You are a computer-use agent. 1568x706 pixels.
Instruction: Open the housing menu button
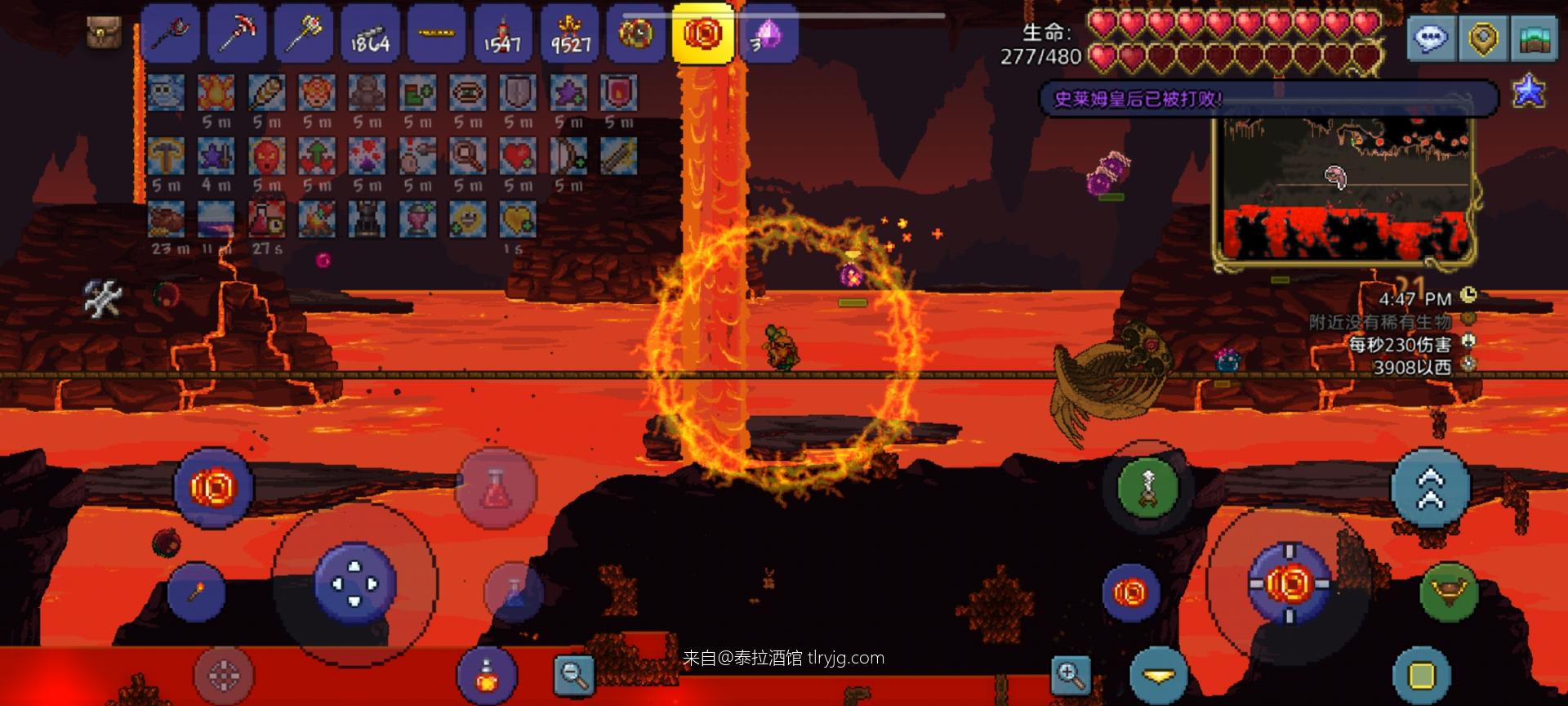point(1534,38)
